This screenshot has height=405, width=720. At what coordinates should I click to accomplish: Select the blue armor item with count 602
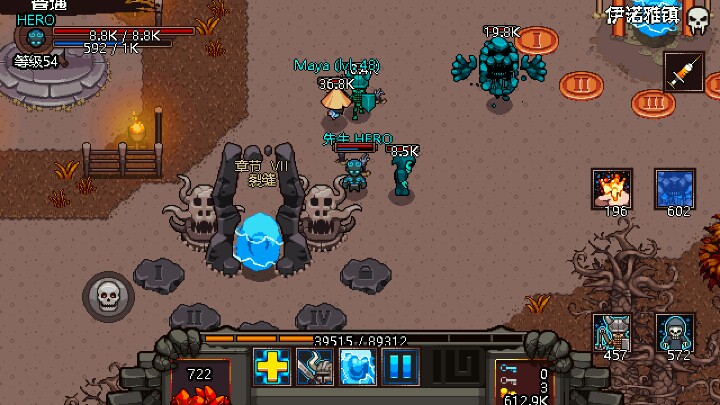point(676,188)
